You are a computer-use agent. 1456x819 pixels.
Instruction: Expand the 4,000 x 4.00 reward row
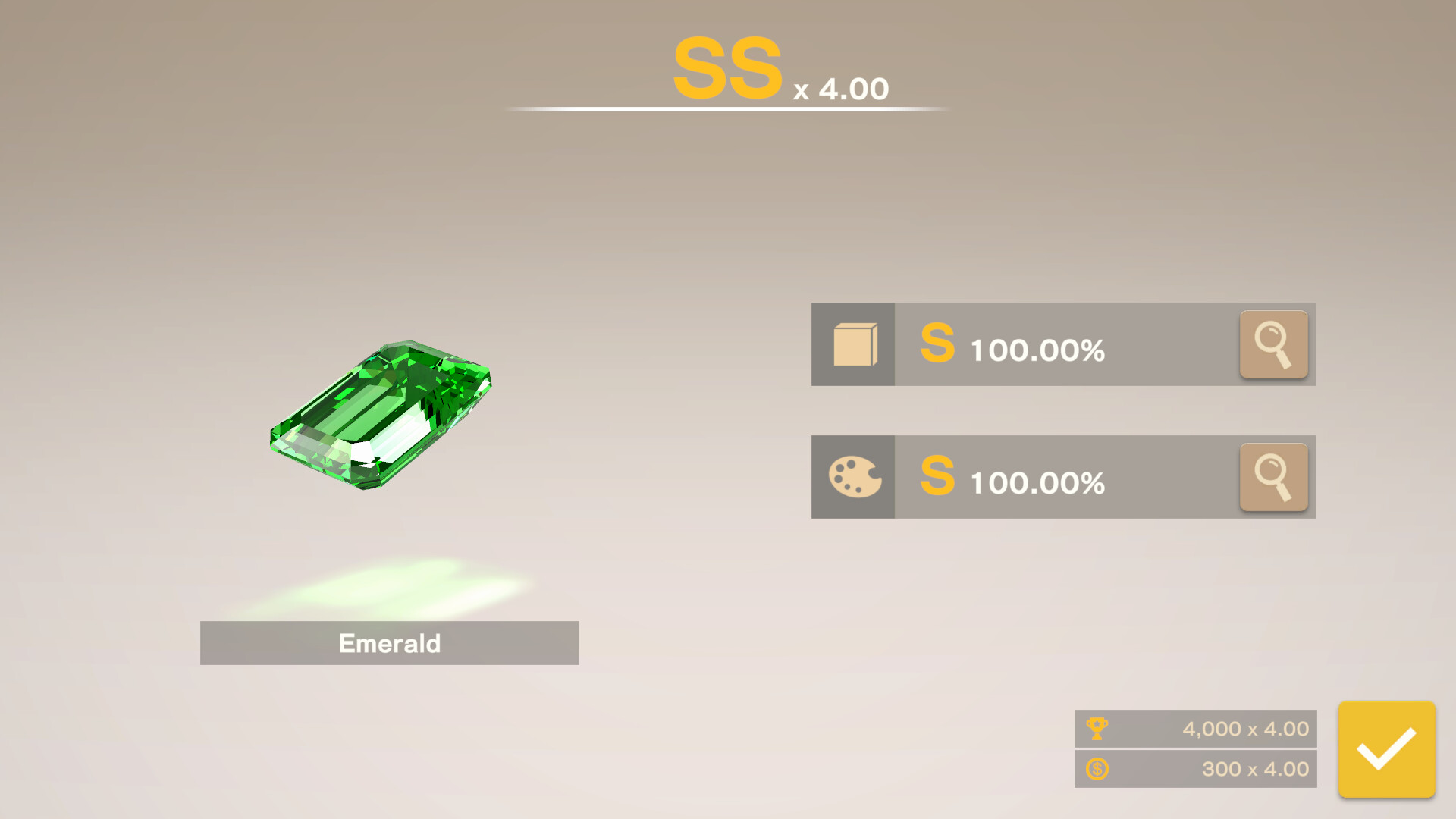pyautogui.click(x=1194, y=728)
